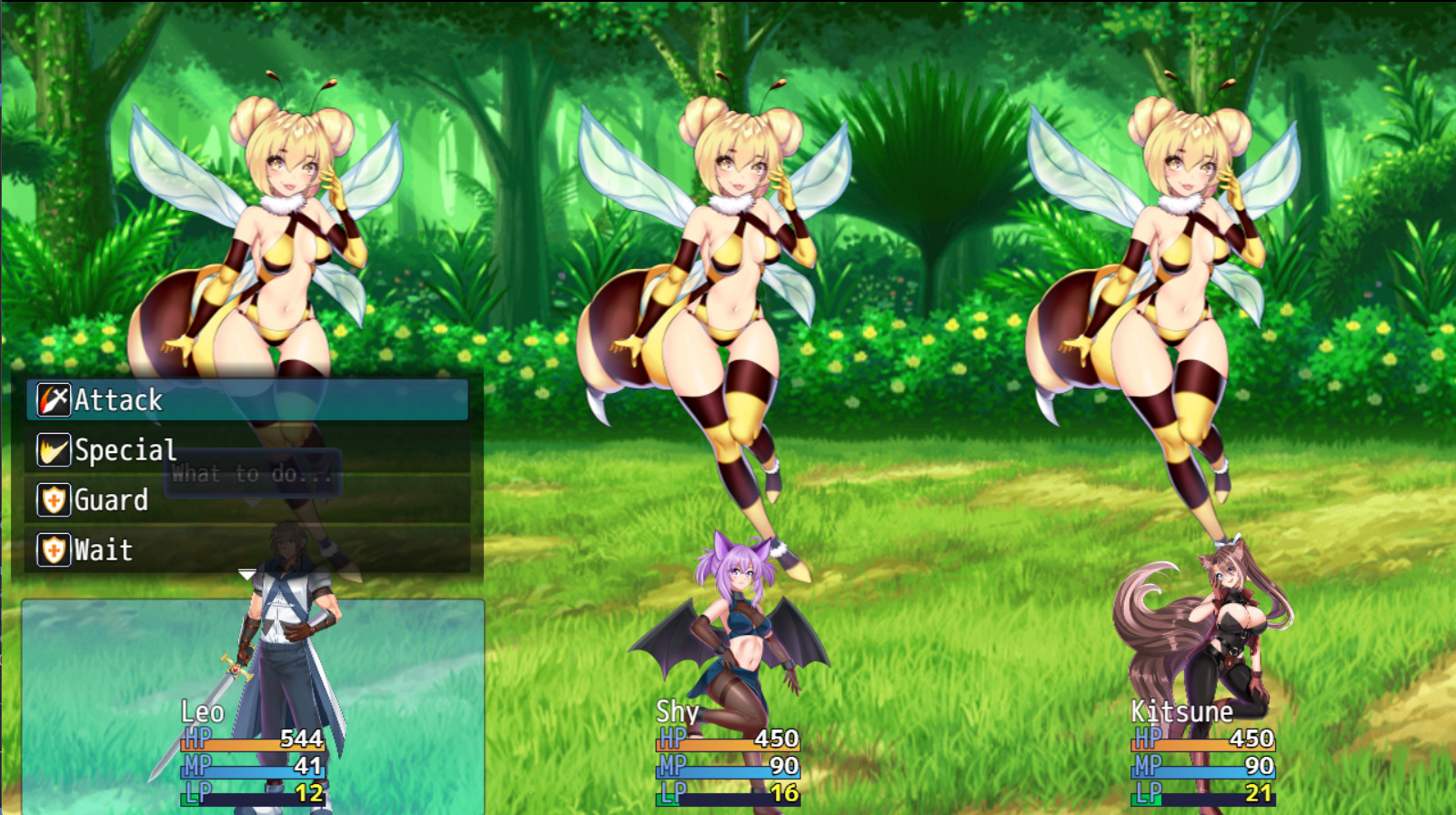The height and width of the screenshot is (815, 1456).
Task: Choose the Special command
Action: 125,449
